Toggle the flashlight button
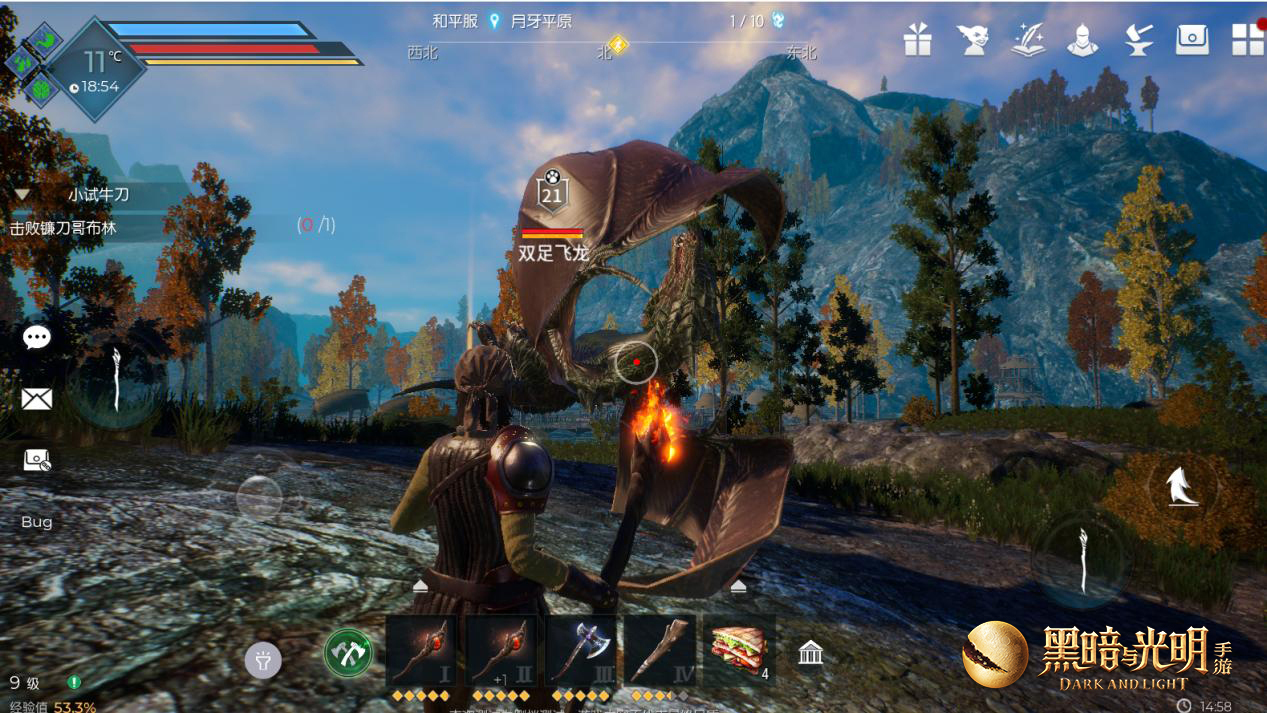The width and height of the screenshot is (1267, 713). [x=263, y=660]
